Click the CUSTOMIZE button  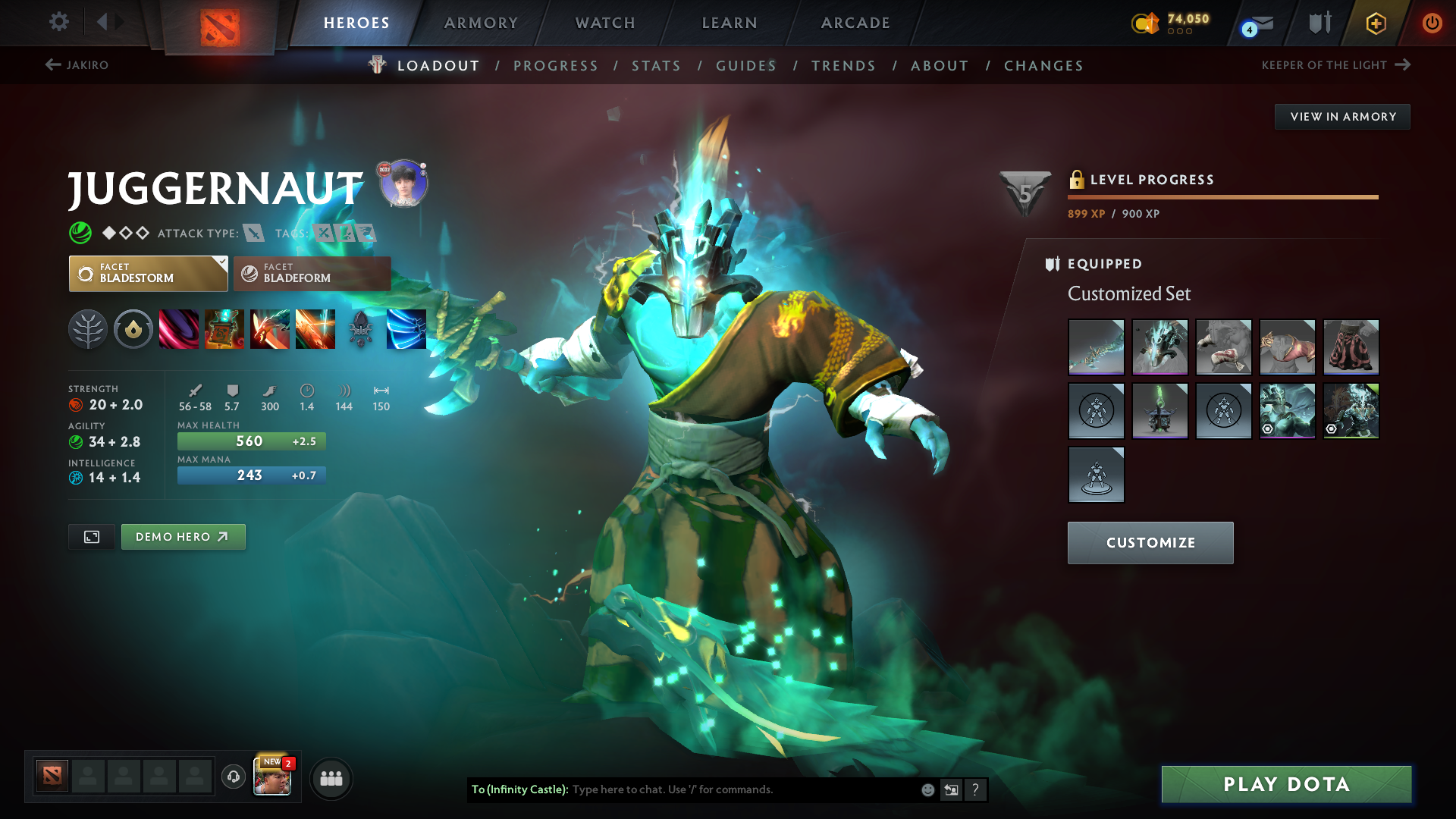[1150, 543]
